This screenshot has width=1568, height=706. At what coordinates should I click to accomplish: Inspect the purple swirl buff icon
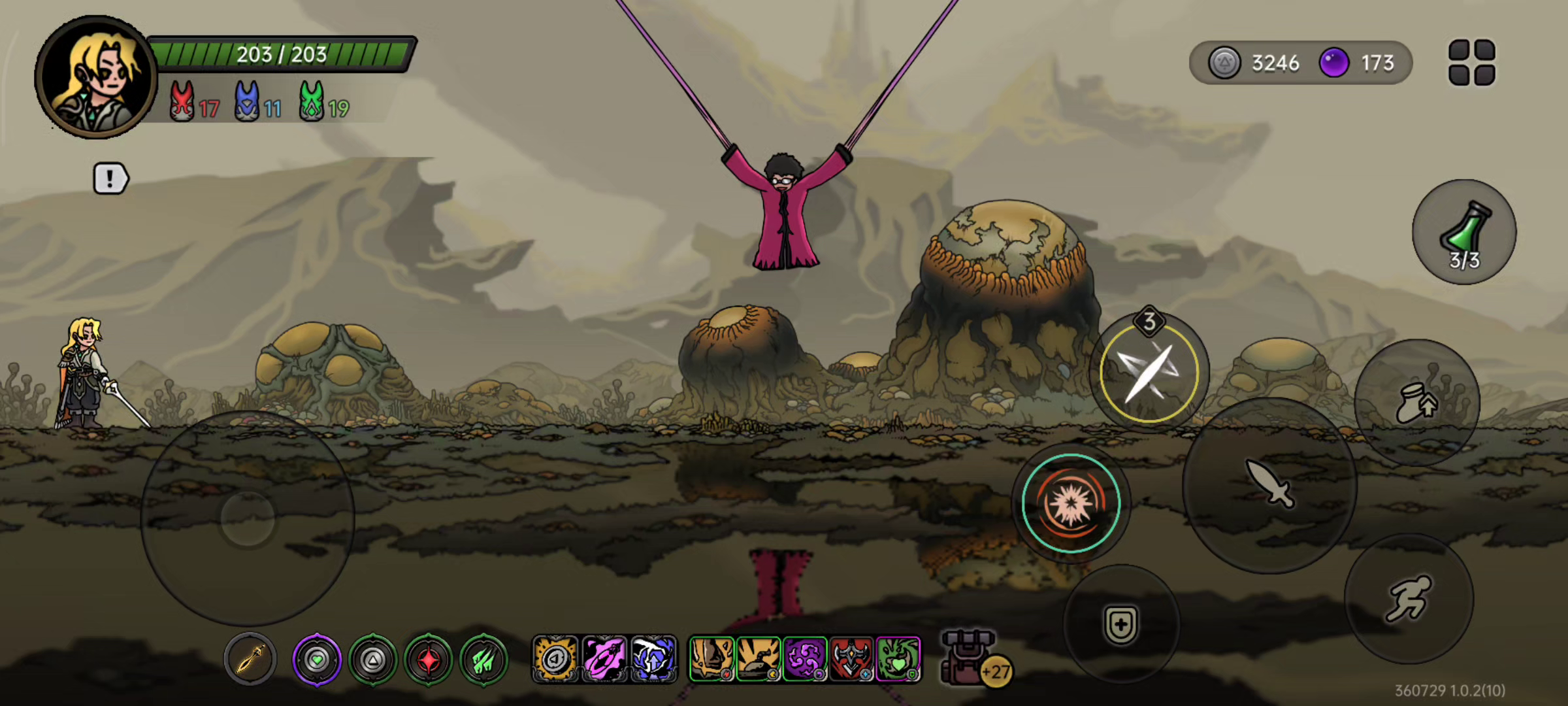point(805,659)
